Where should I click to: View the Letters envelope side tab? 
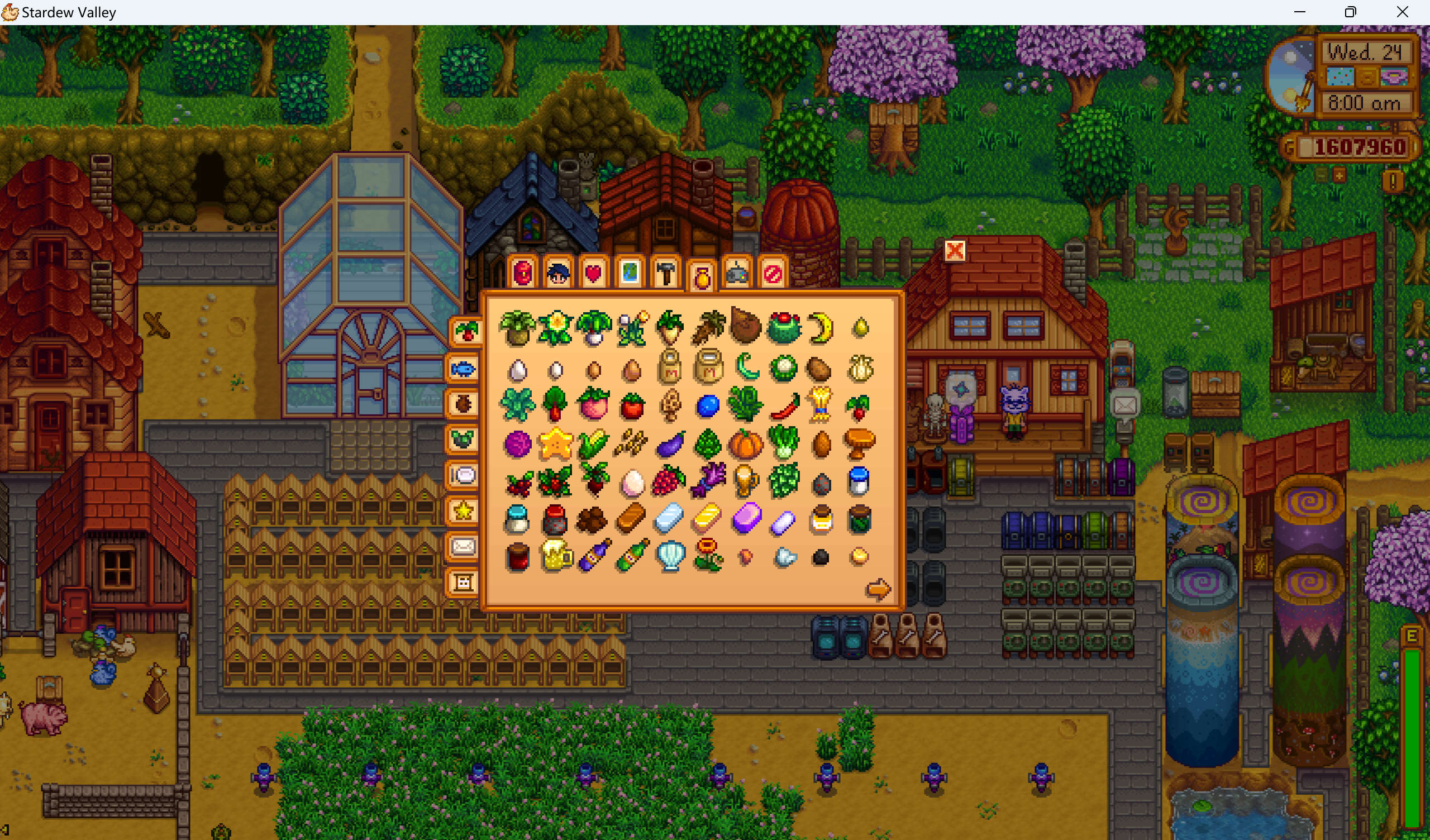click(463, 547)
